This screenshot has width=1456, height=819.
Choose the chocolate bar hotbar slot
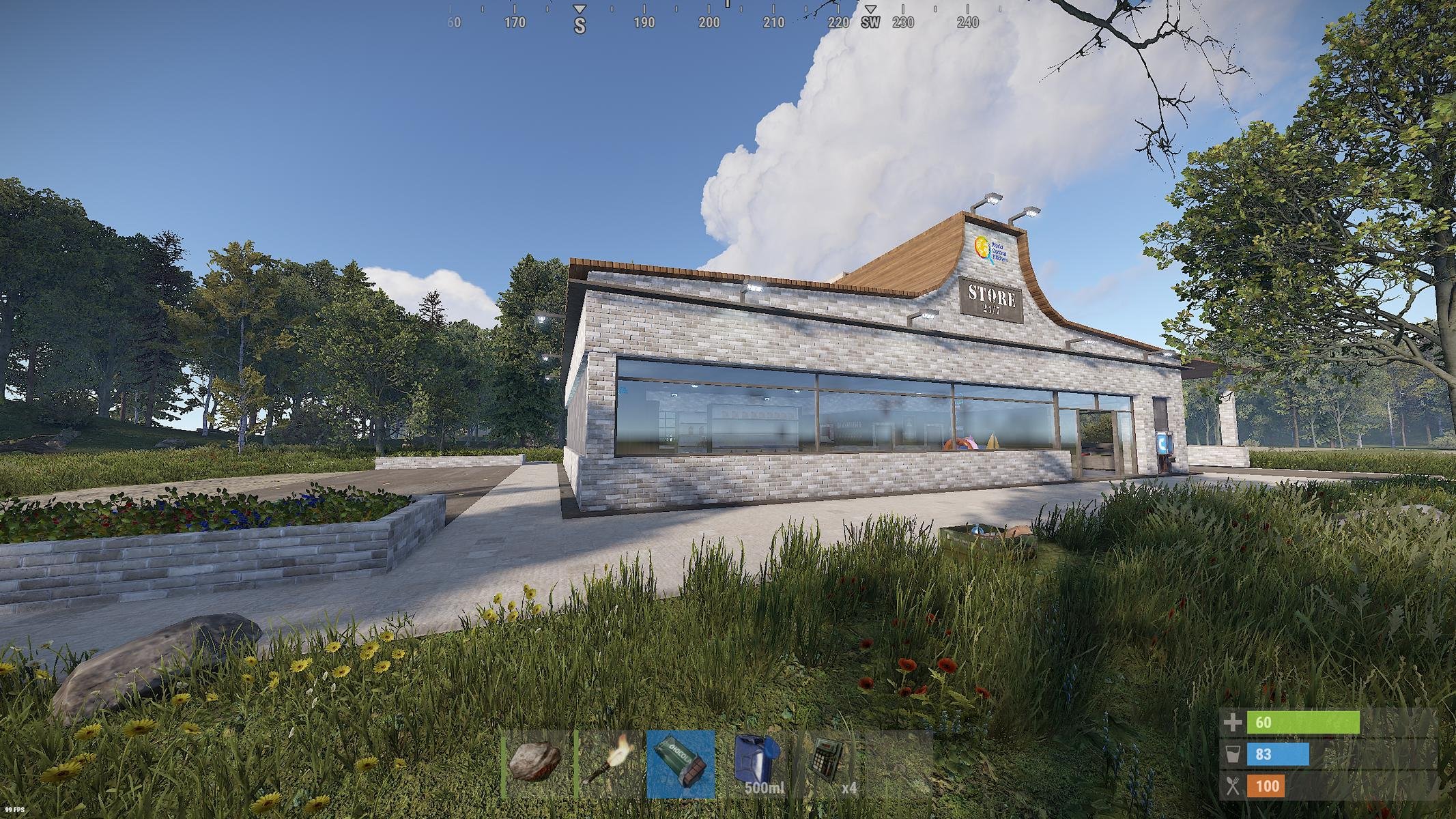(681, 763)
